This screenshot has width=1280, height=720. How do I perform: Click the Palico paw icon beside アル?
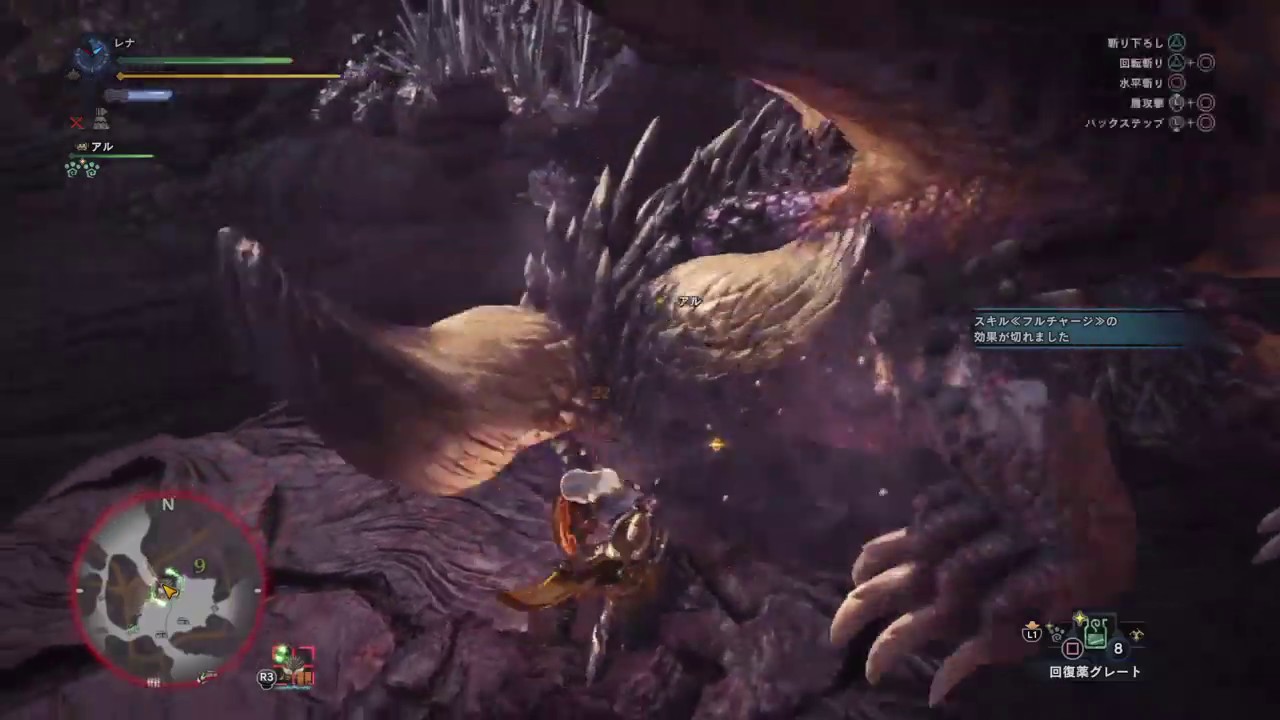(82, 147)
